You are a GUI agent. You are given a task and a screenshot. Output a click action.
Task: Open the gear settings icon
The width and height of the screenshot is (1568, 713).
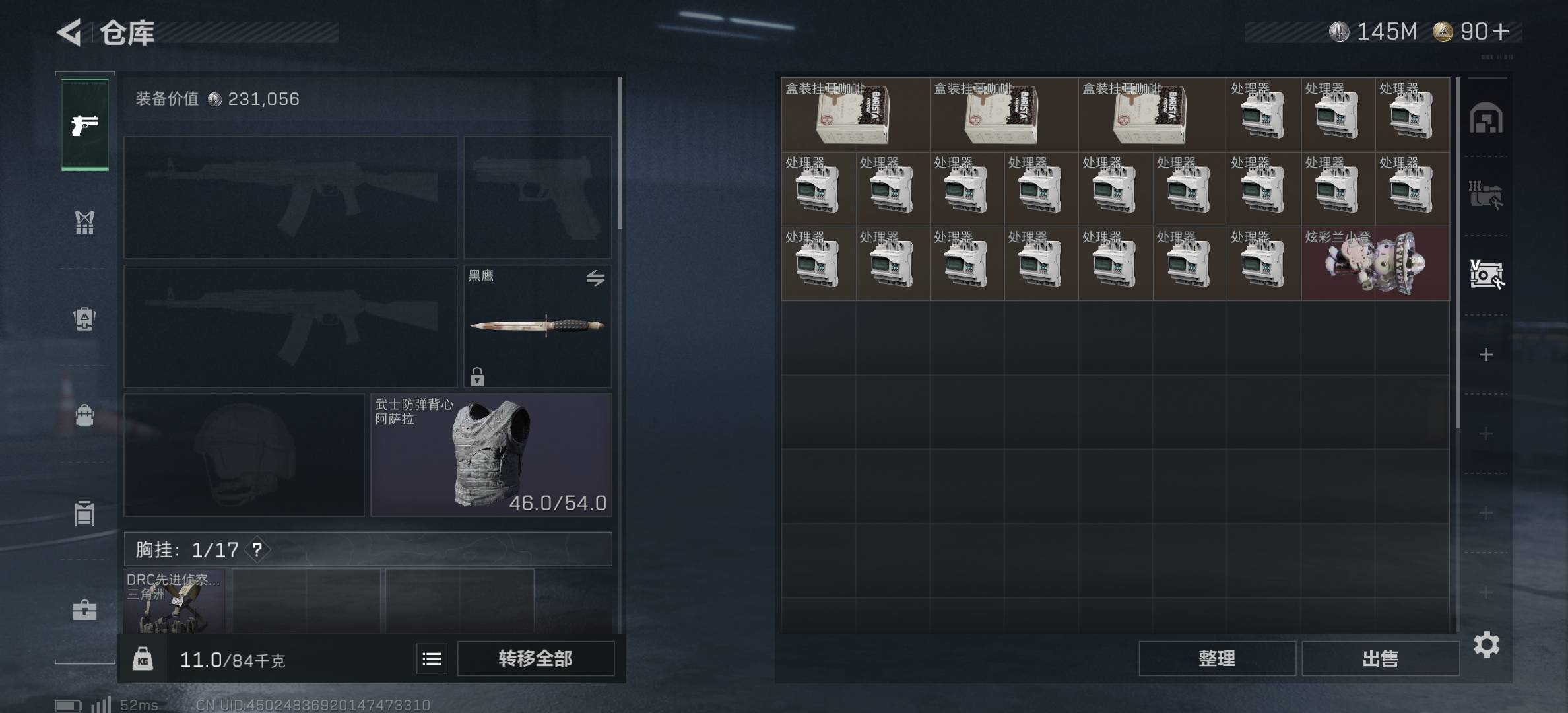point(1486,644)
